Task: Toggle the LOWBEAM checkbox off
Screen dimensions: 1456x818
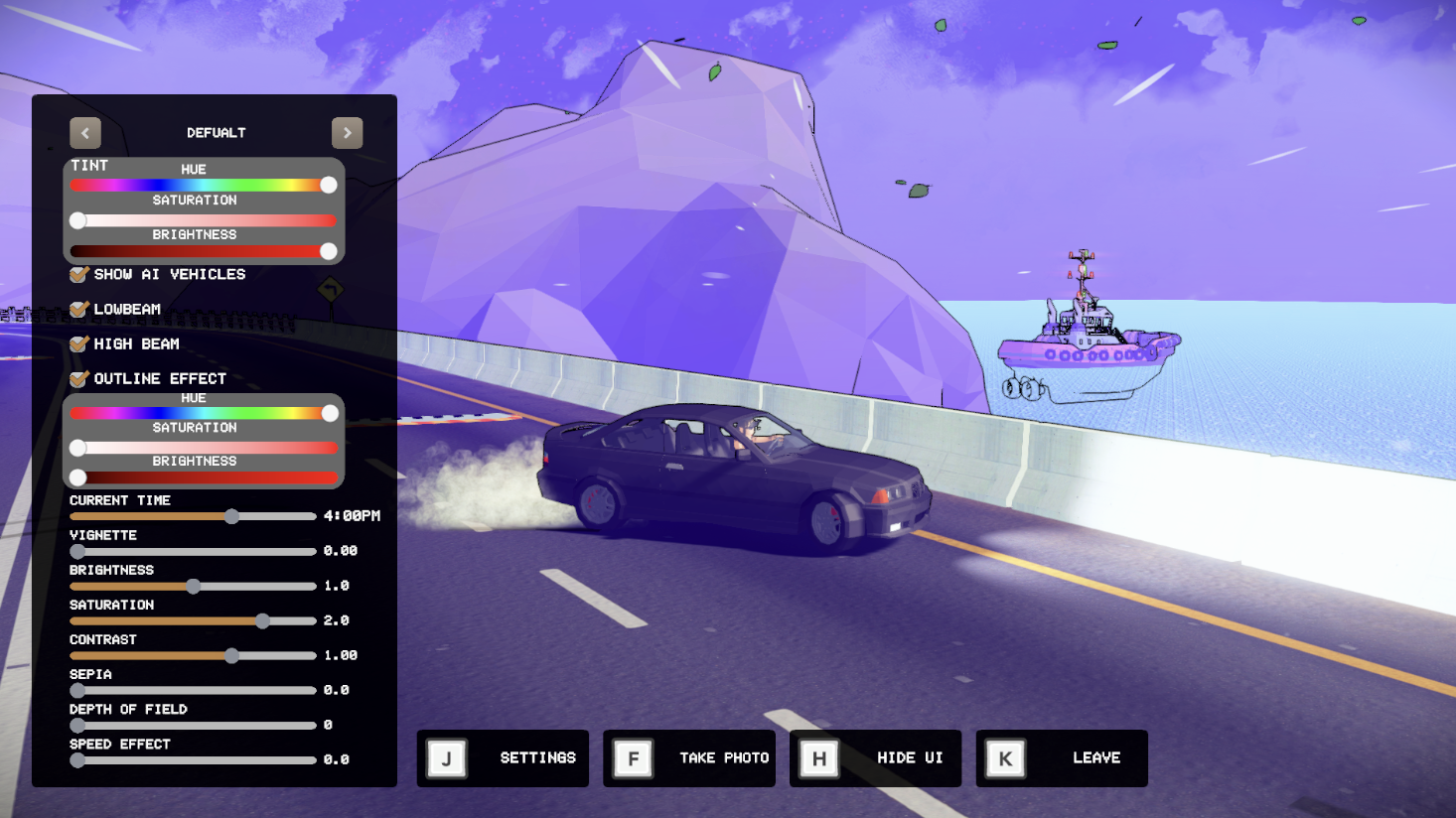Action: coord(77,309)
